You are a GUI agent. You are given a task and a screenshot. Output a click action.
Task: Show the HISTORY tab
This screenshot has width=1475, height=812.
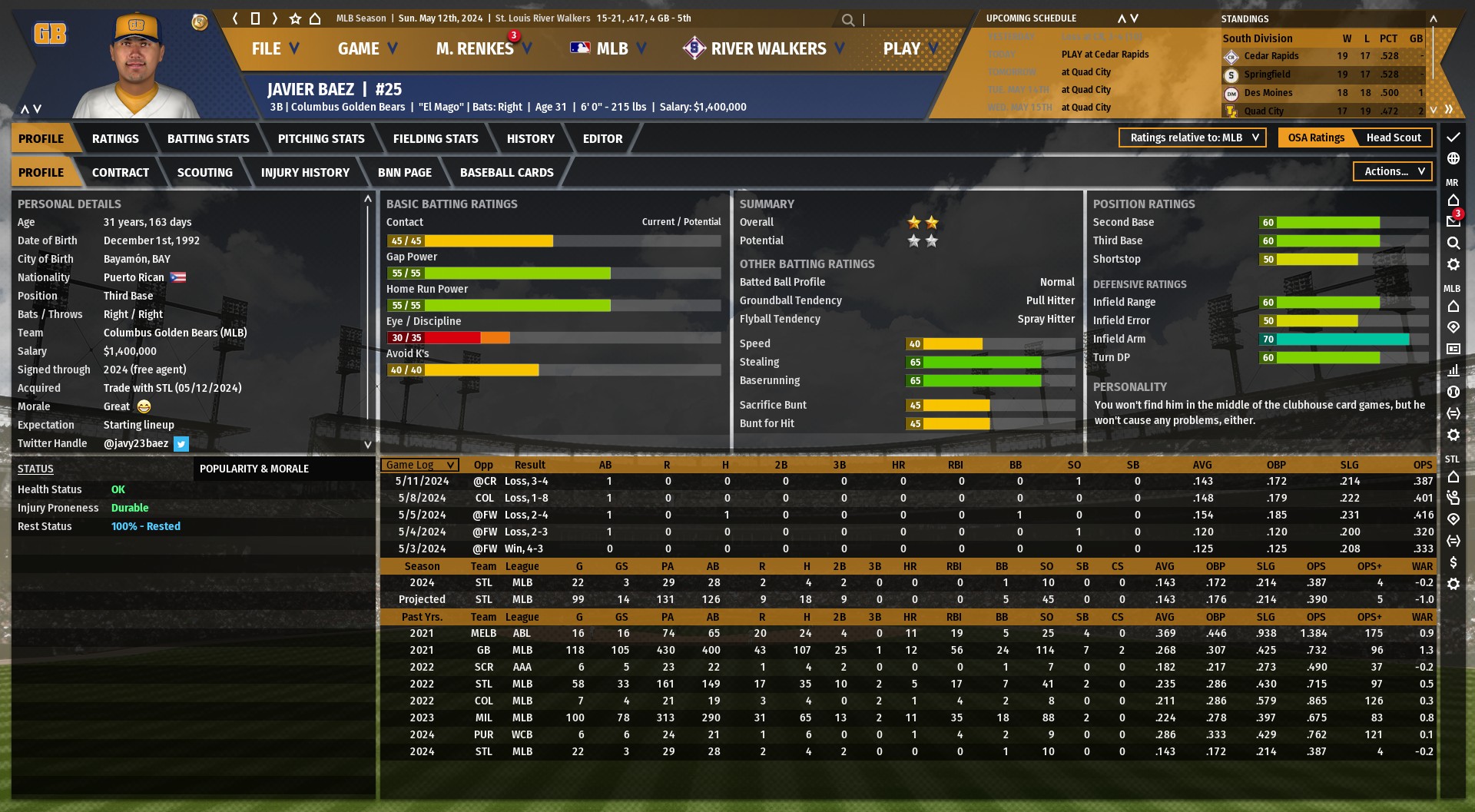(530, 139)
